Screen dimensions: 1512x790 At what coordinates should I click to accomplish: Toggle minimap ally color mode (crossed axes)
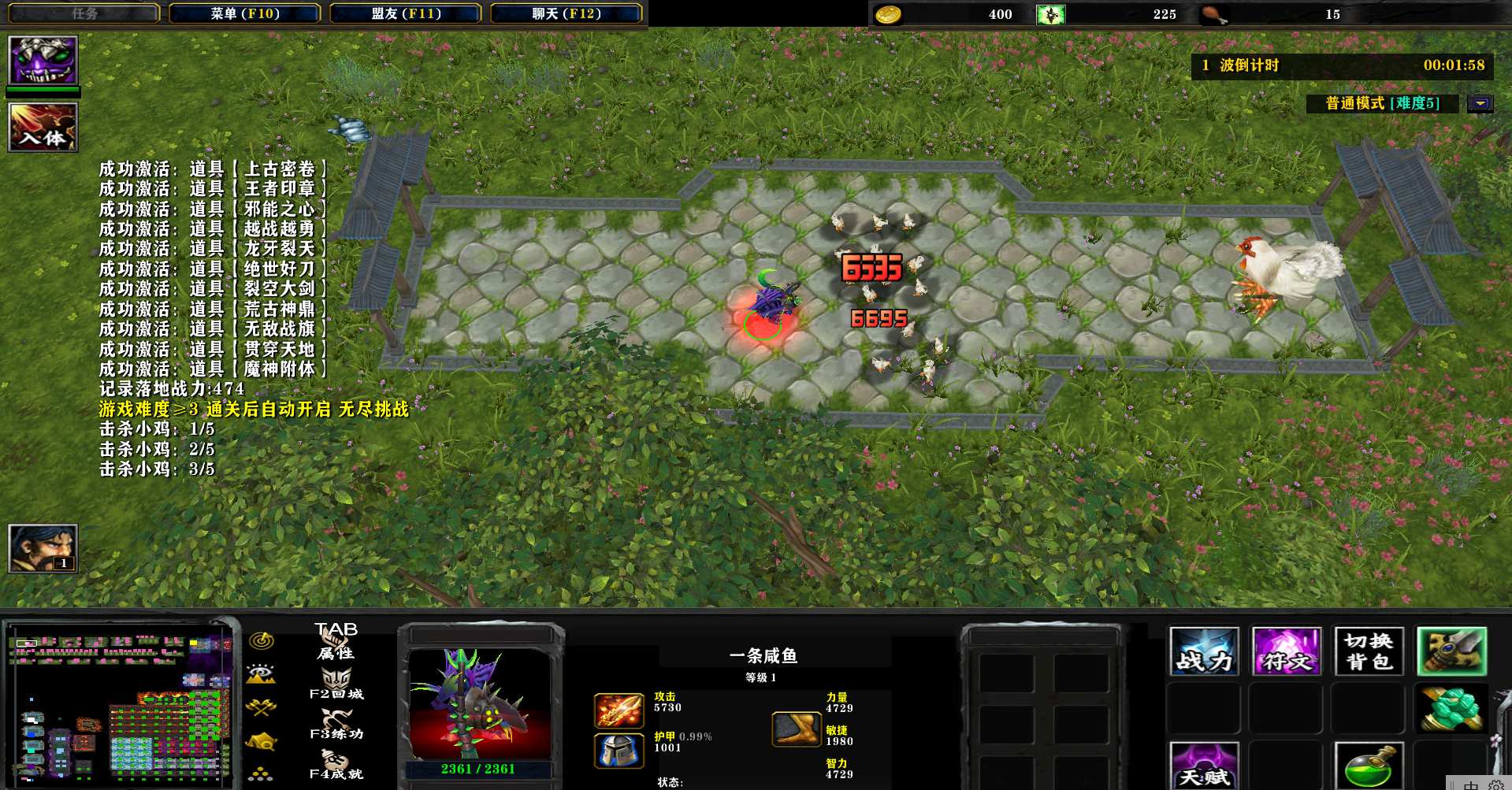pos(261,707)
